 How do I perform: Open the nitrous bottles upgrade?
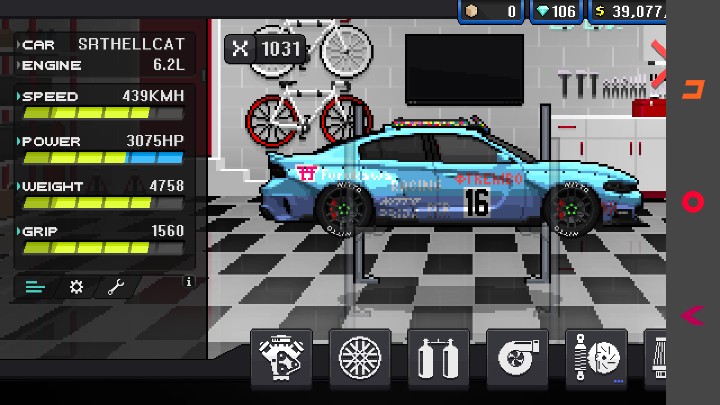point(438,358)
